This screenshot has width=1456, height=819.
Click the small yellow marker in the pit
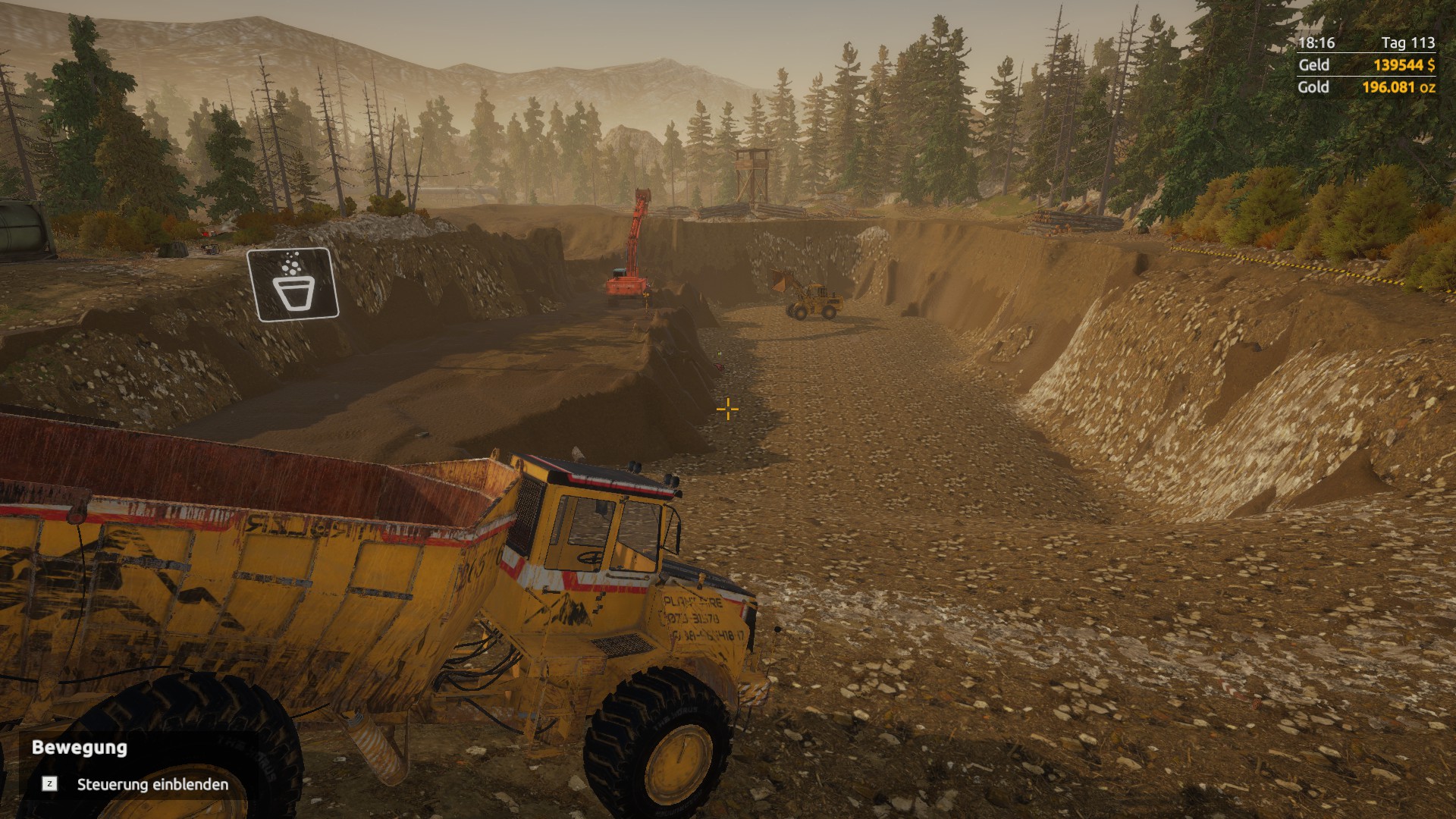pyautogui.click(x=718, y=353)
